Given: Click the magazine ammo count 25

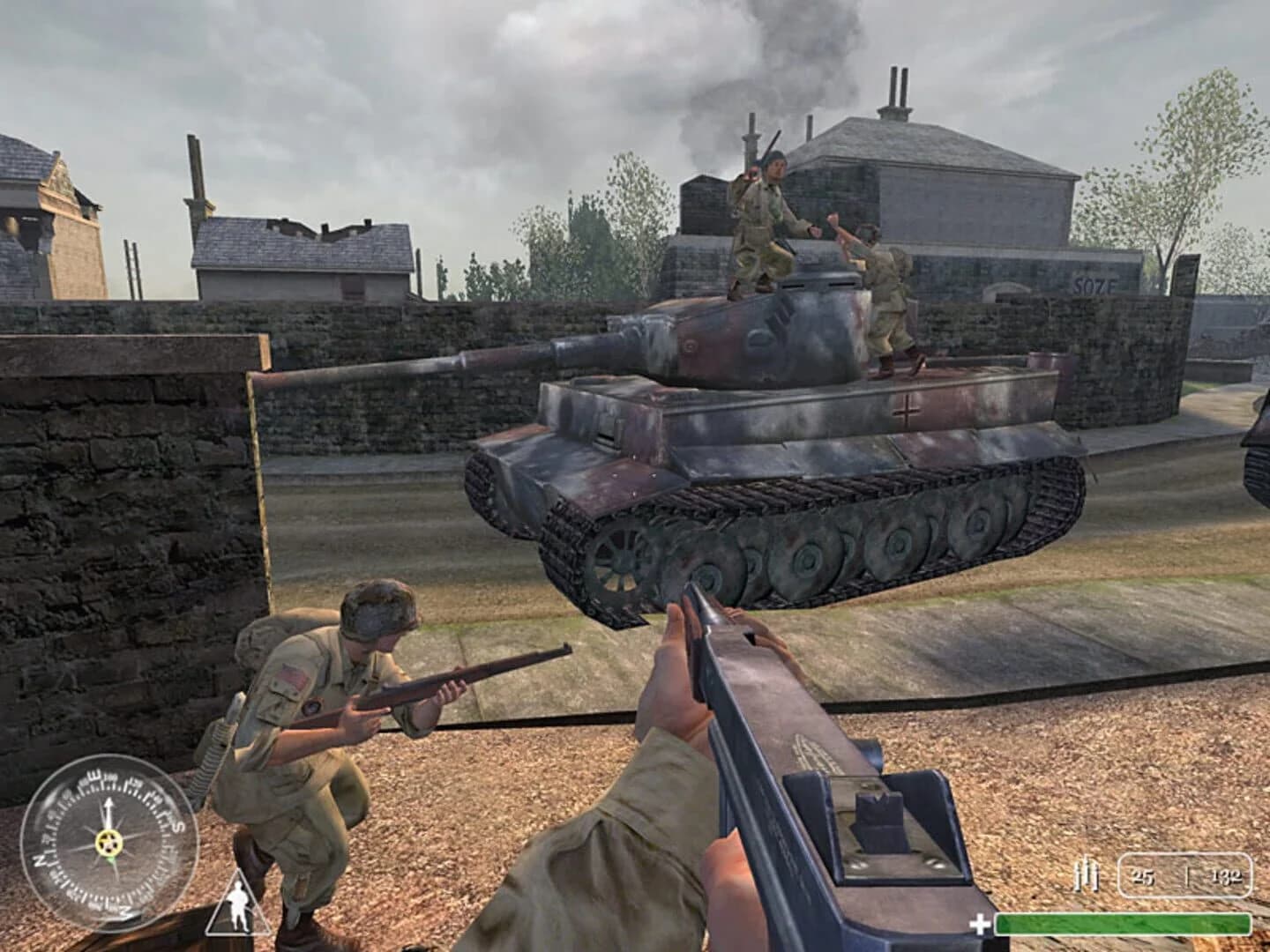Looking at the screenshot, I should coord(1144,877).
